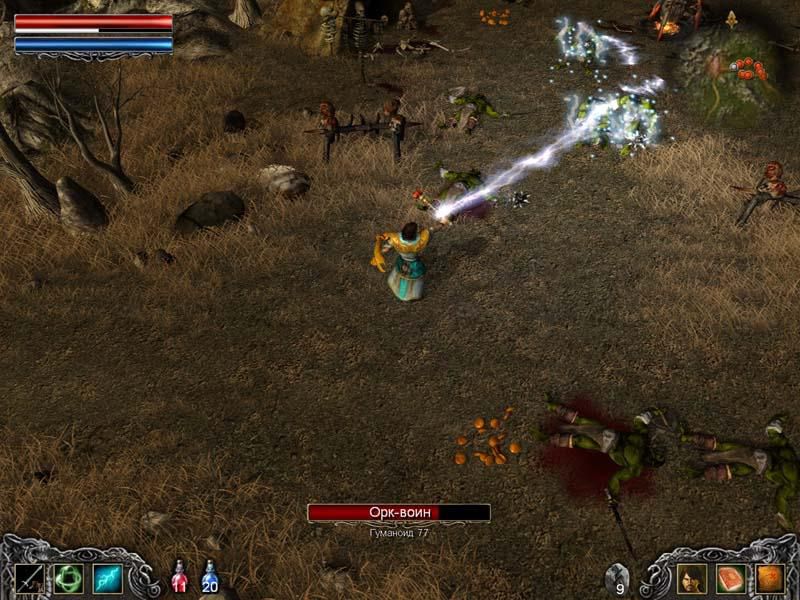Open the red spell book
Viewport: 800px width, 600px height.
click(731, 578)
